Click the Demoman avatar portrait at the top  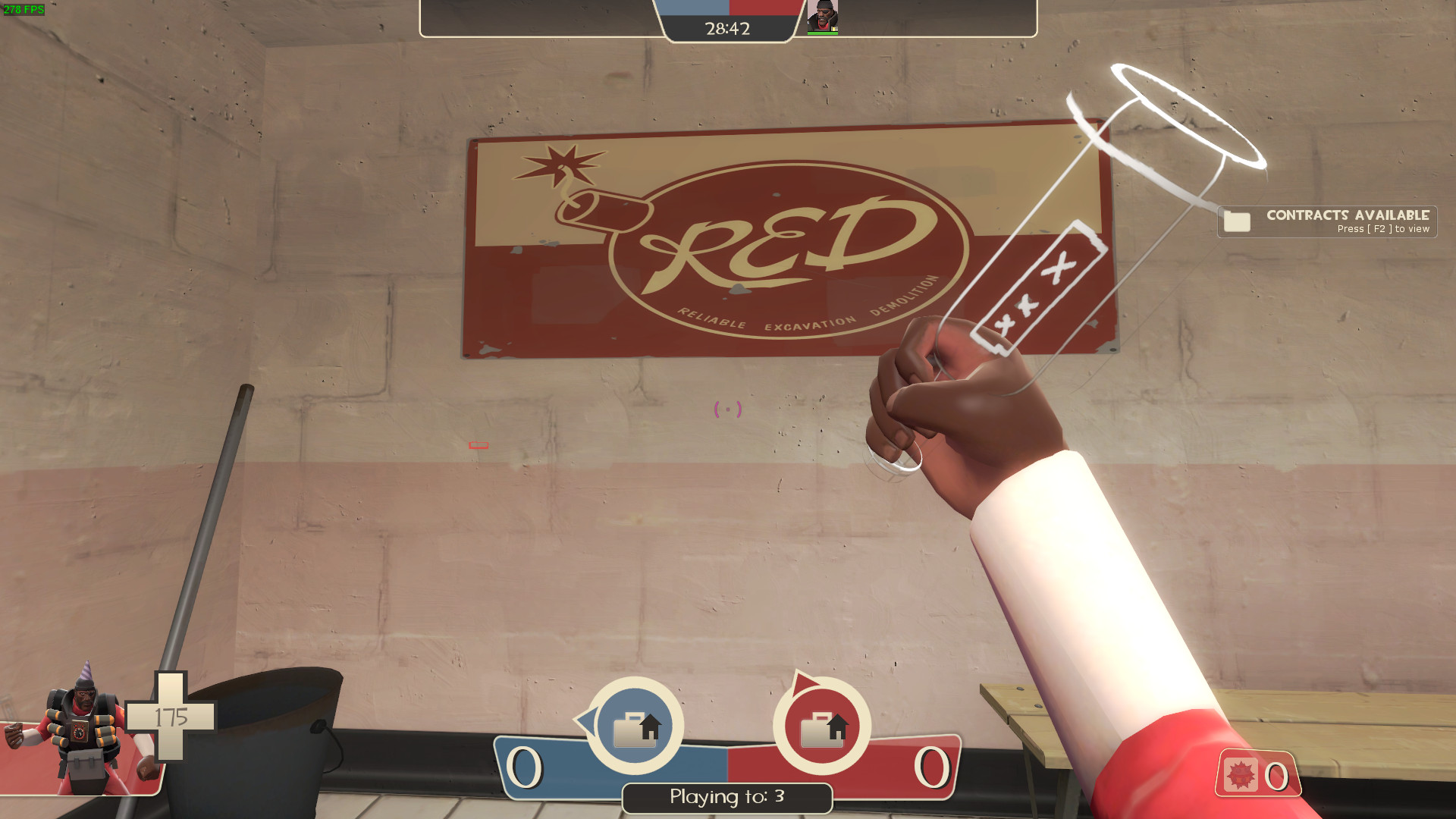click(x=824, y=15)
